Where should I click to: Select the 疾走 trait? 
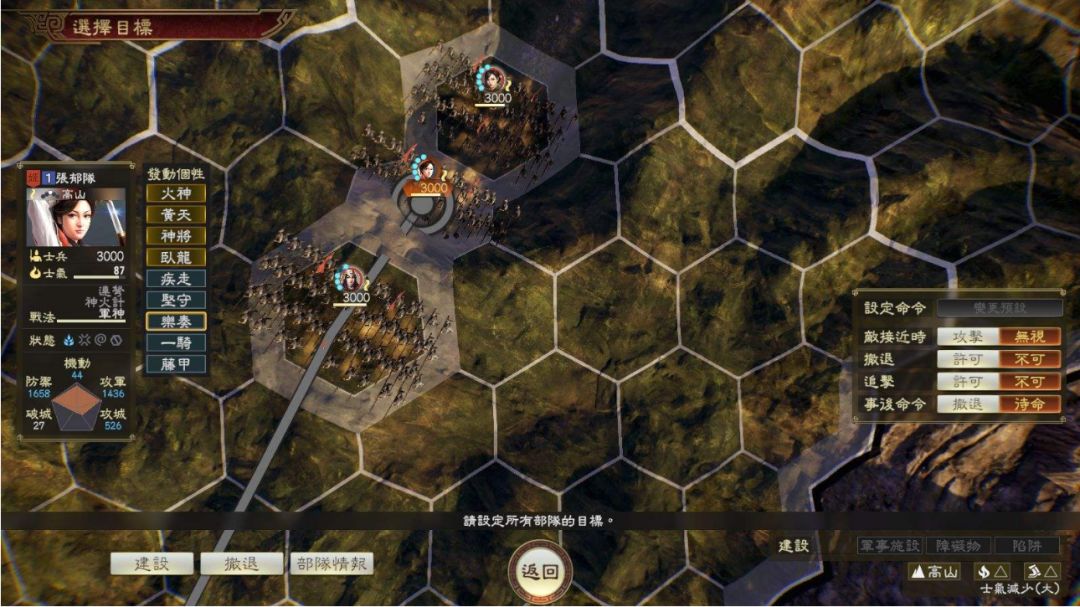tap(176, 279)
